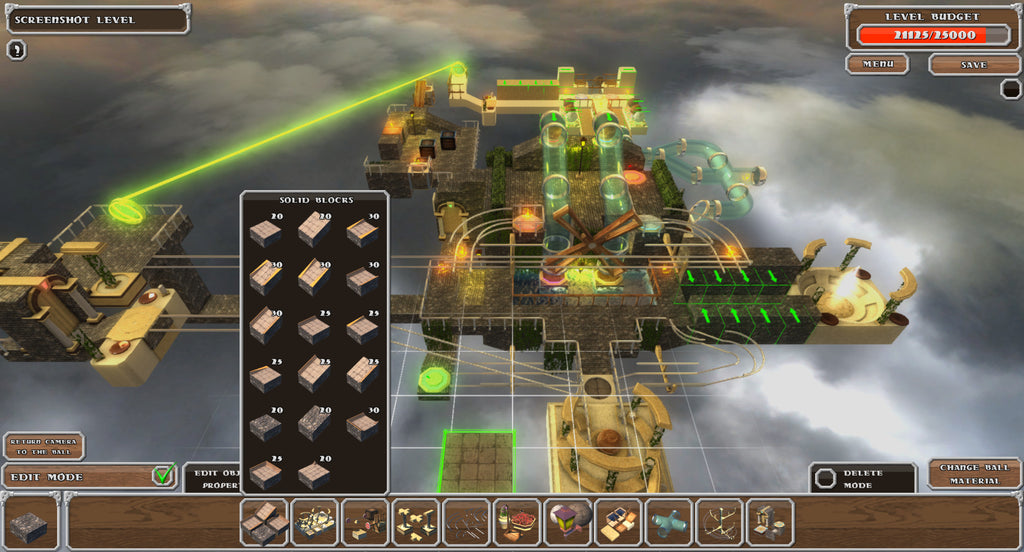Open Change Ball Material

tap(974, 474)
